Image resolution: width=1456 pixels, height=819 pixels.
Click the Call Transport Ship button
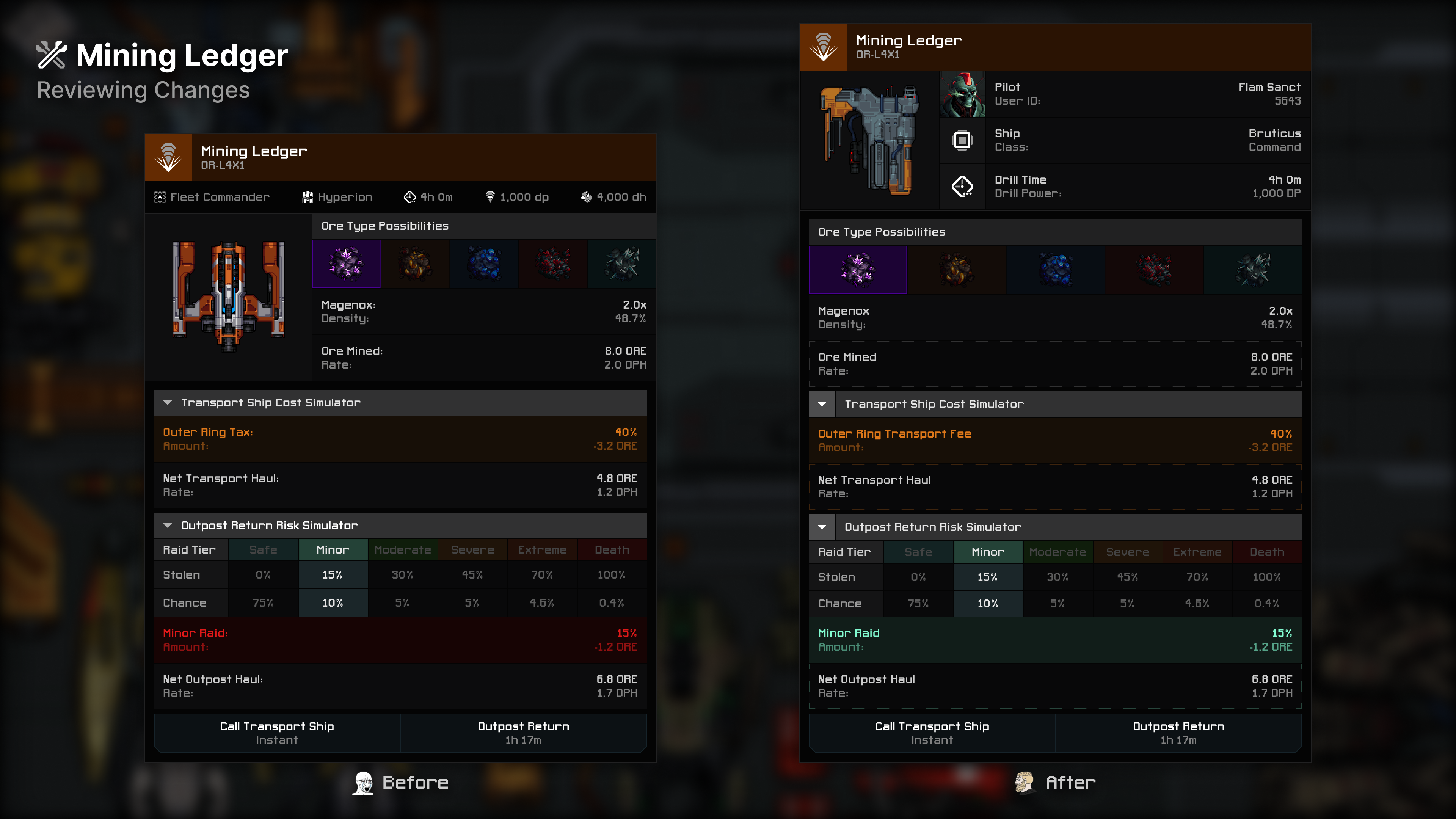277,733
